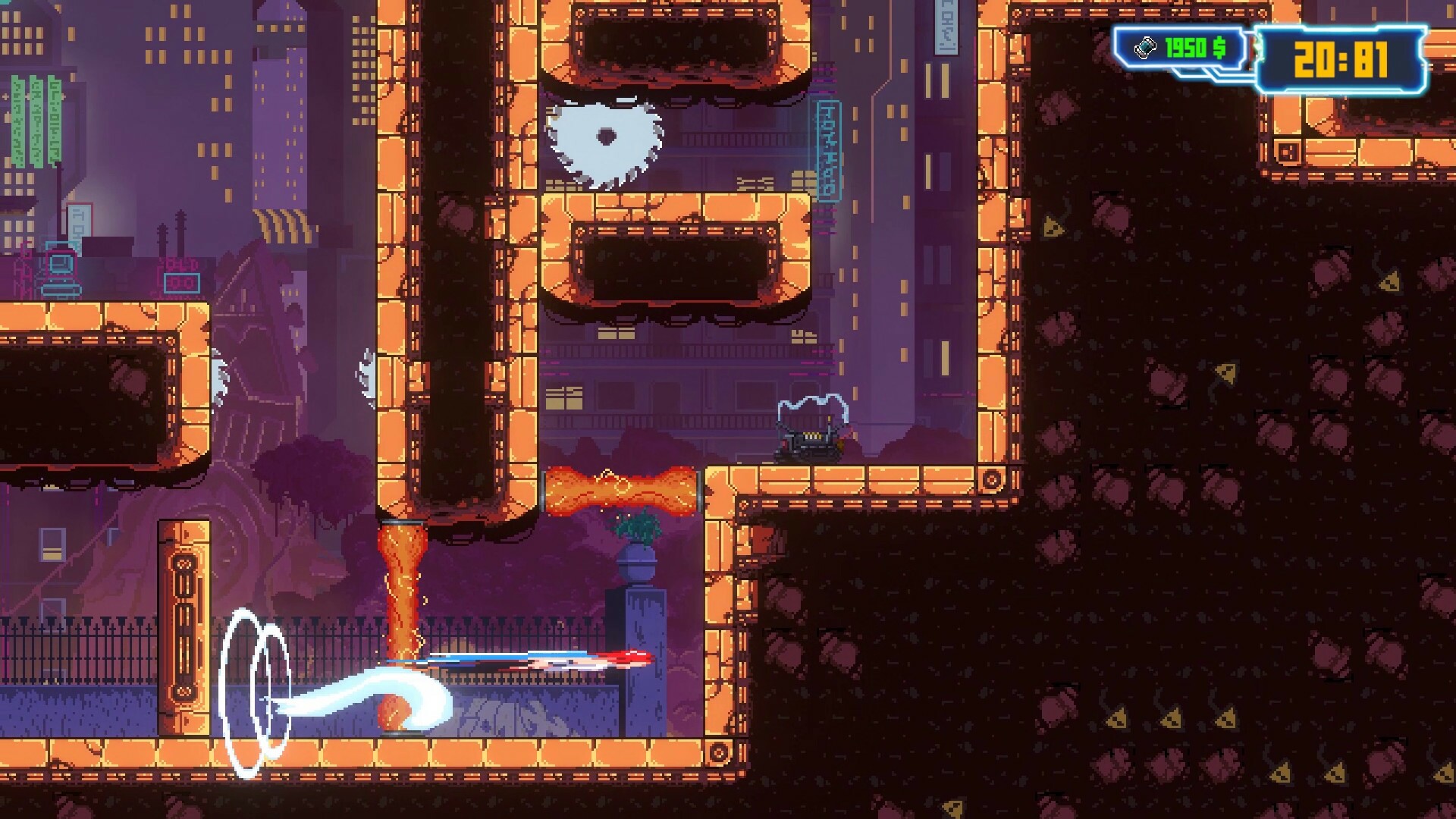Select the gold triangle marker on the dark wall

(1053, 227)
